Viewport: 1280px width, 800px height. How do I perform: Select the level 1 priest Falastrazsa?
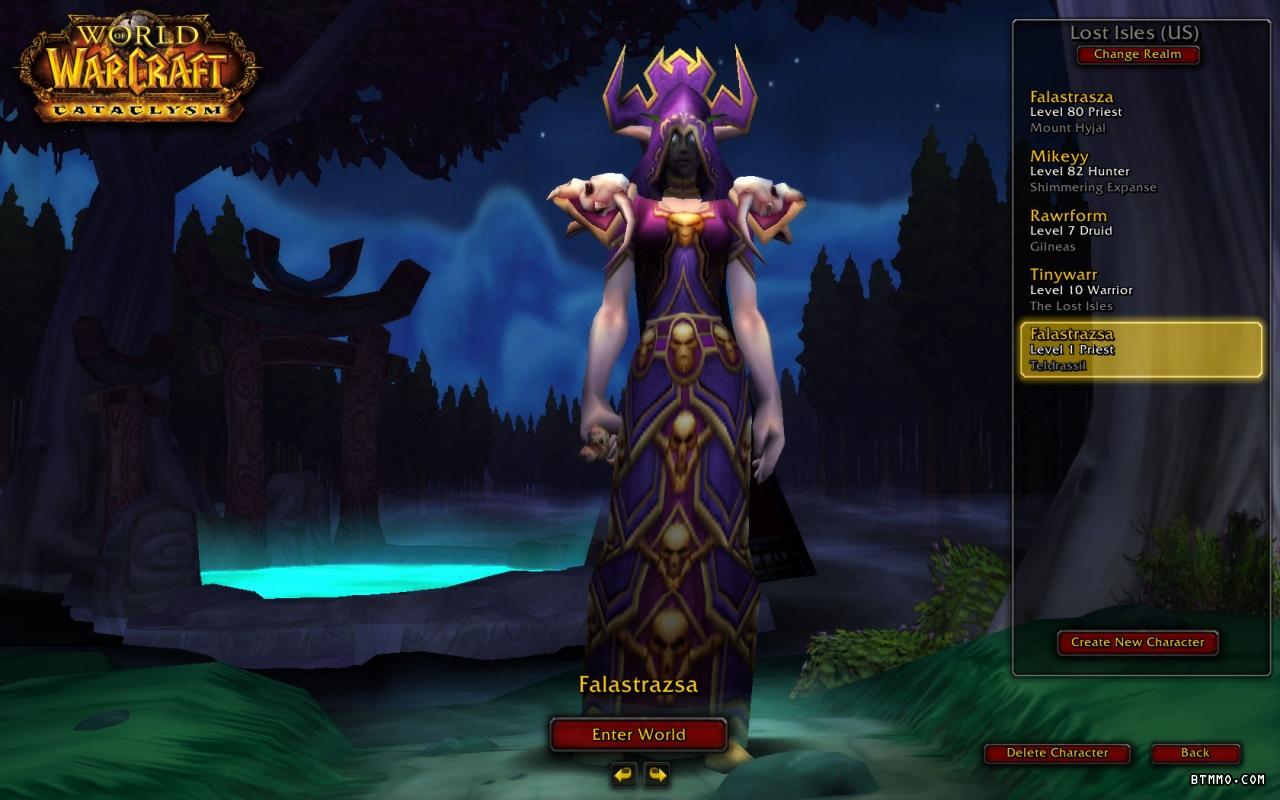coord(1140,349)
